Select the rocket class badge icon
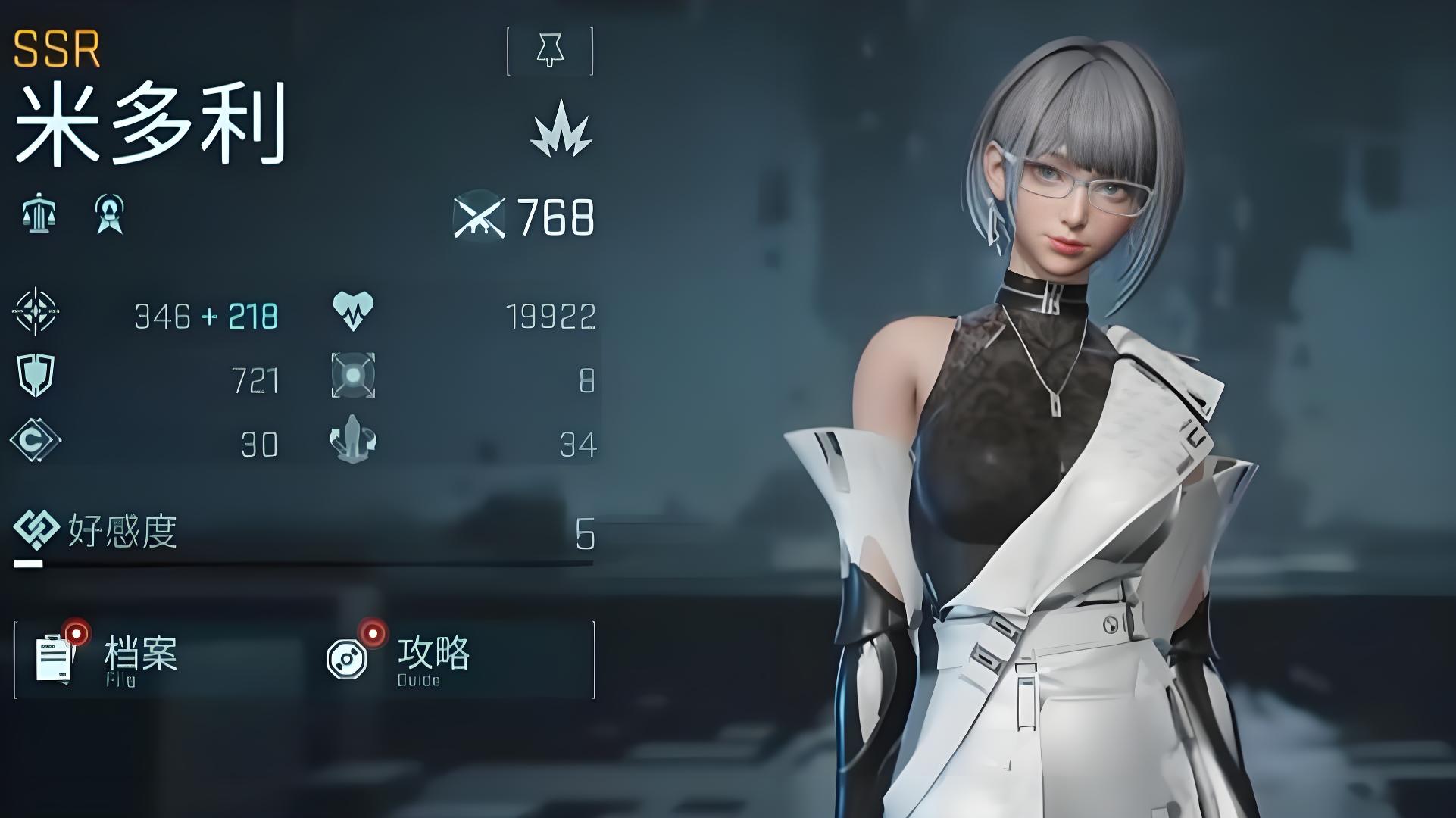The height and width of the screenshot is (818, 1456). [110, 214]
